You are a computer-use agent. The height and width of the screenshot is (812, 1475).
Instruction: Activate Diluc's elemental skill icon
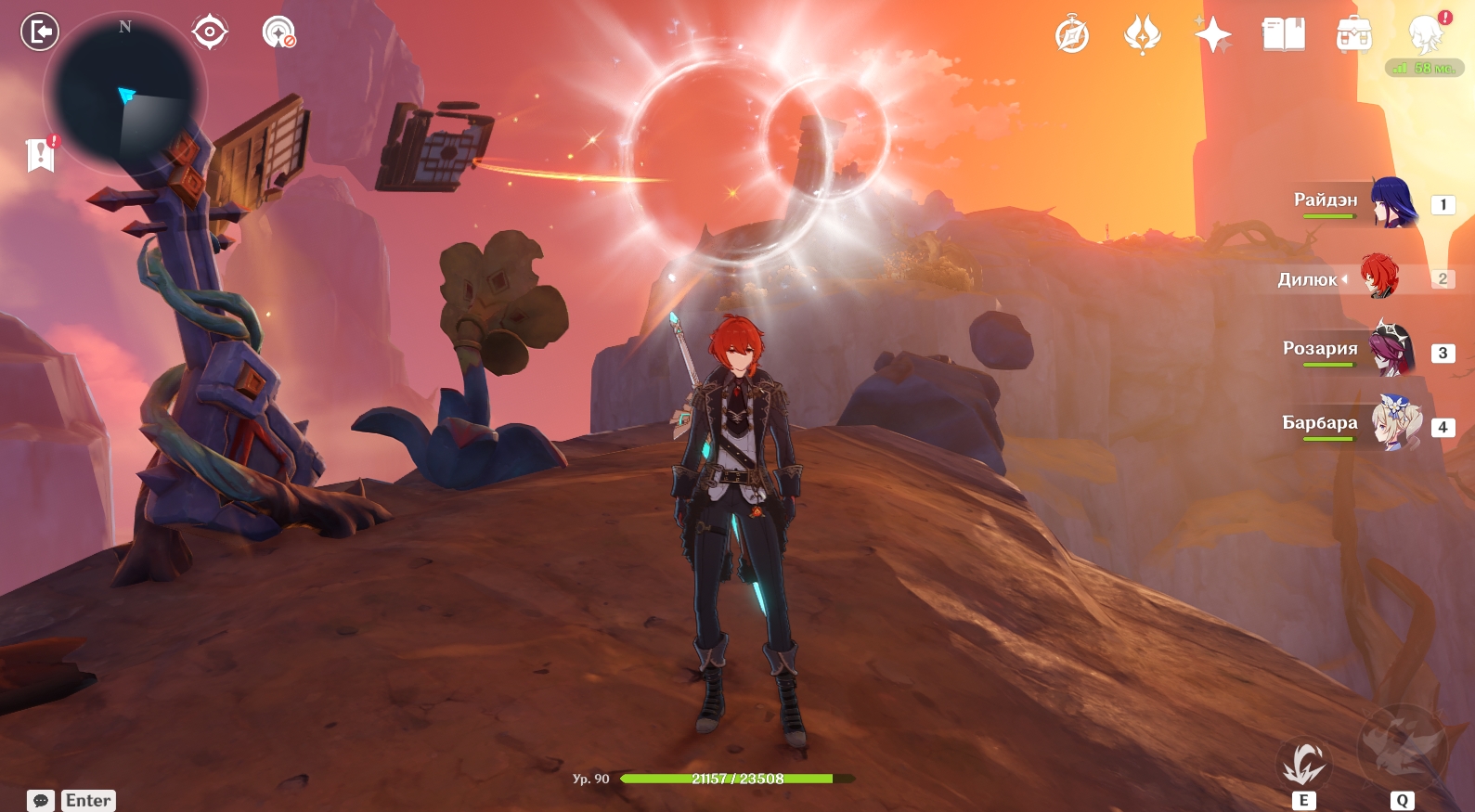click(1303, 765)
